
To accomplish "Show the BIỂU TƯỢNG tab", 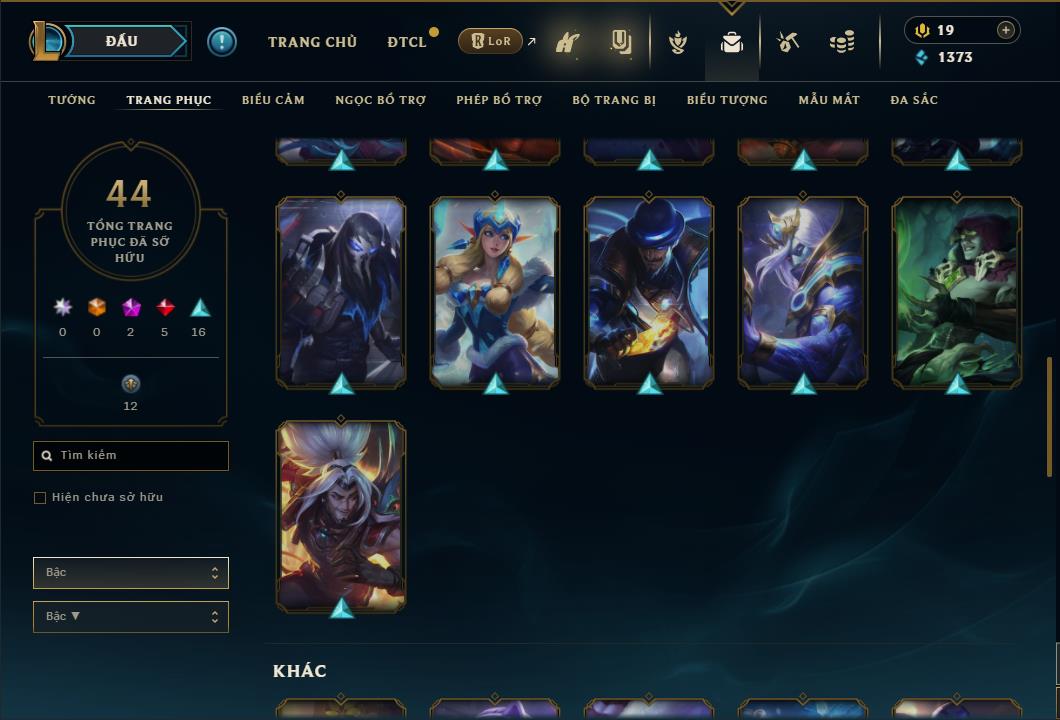I will (727, 100).
